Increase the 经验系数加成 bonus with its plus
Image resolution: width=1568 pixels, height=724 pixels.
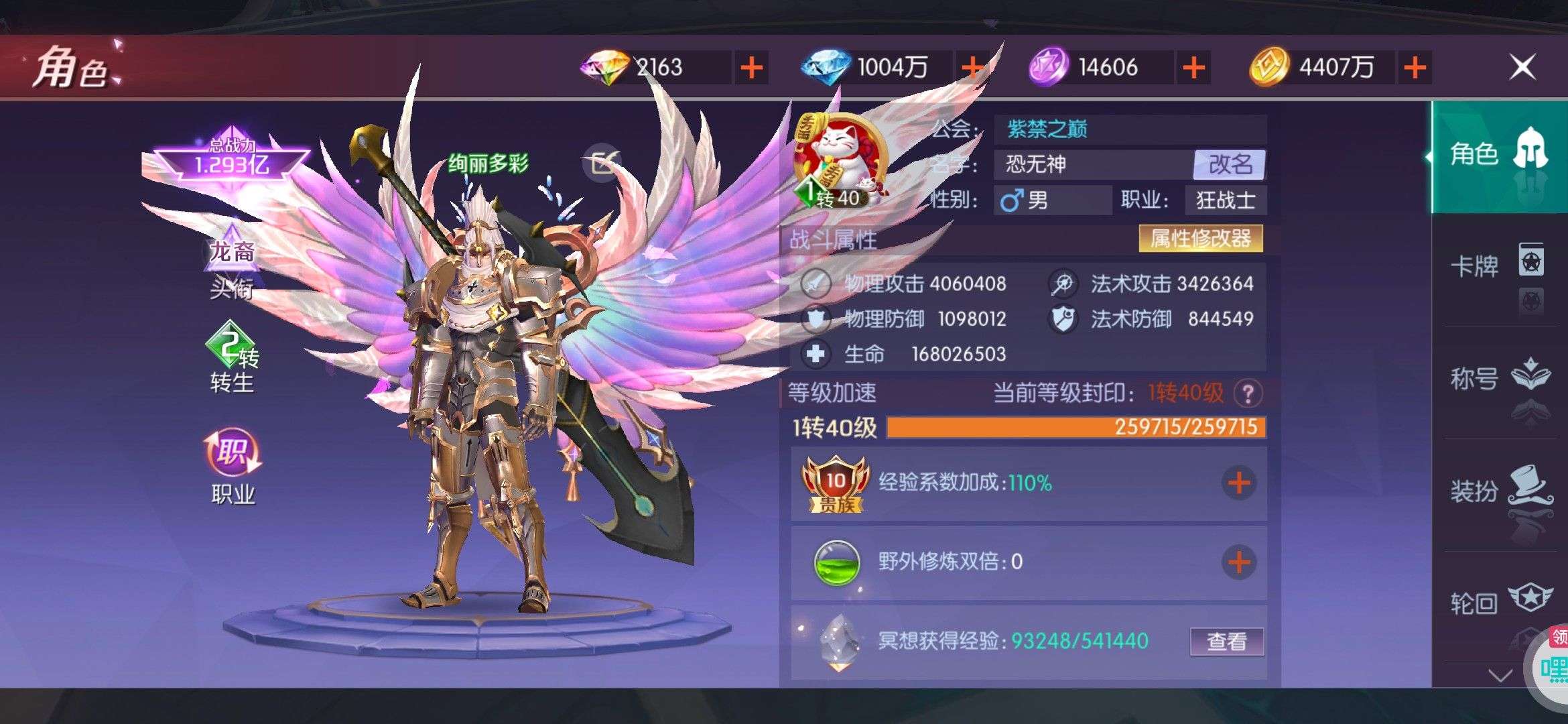point(1238,483)
